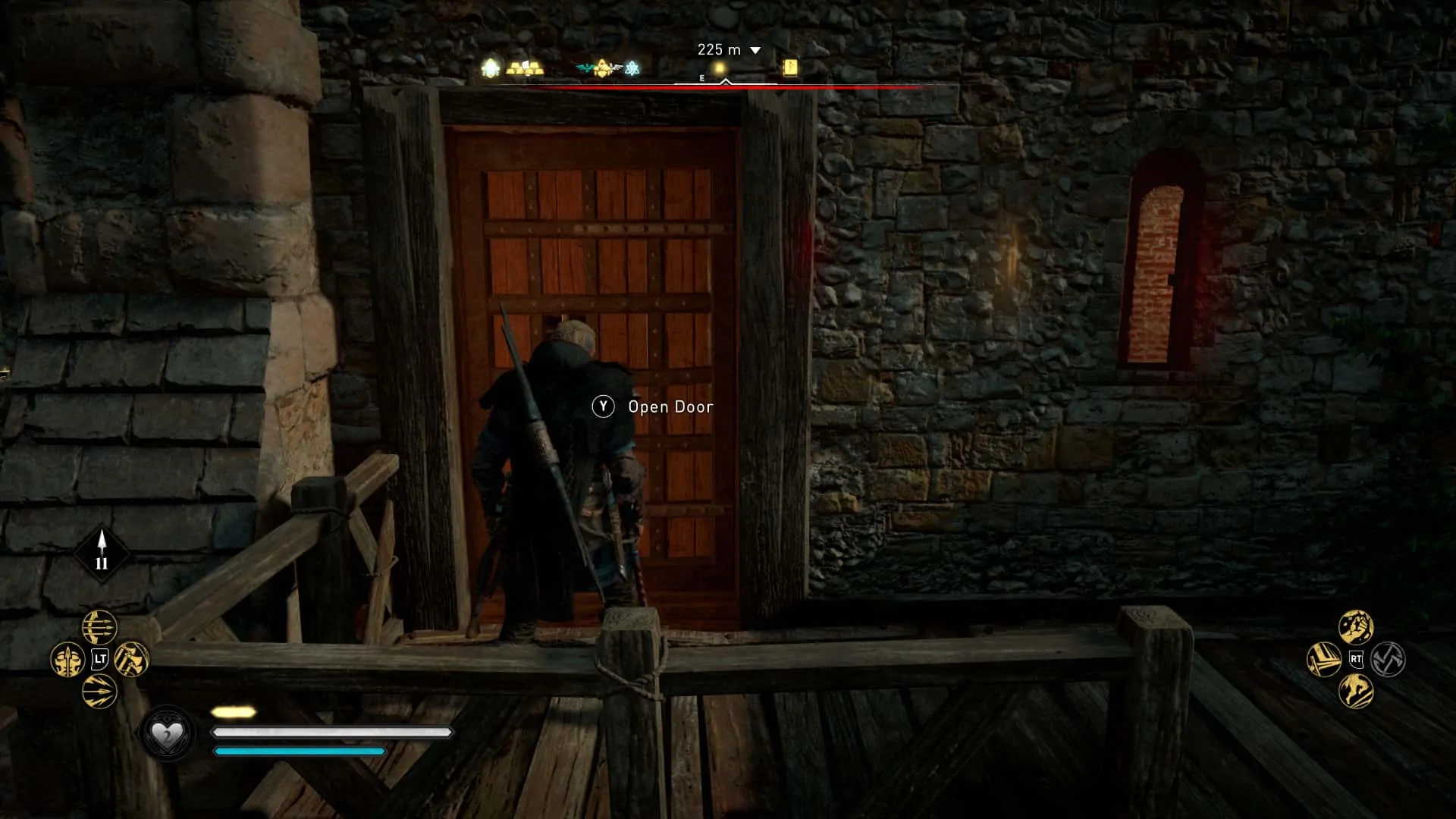Select the triple-arrow volley ranged ability icon
The height and width of the screenshot is (819, 1456).
(x=99, y=626)
